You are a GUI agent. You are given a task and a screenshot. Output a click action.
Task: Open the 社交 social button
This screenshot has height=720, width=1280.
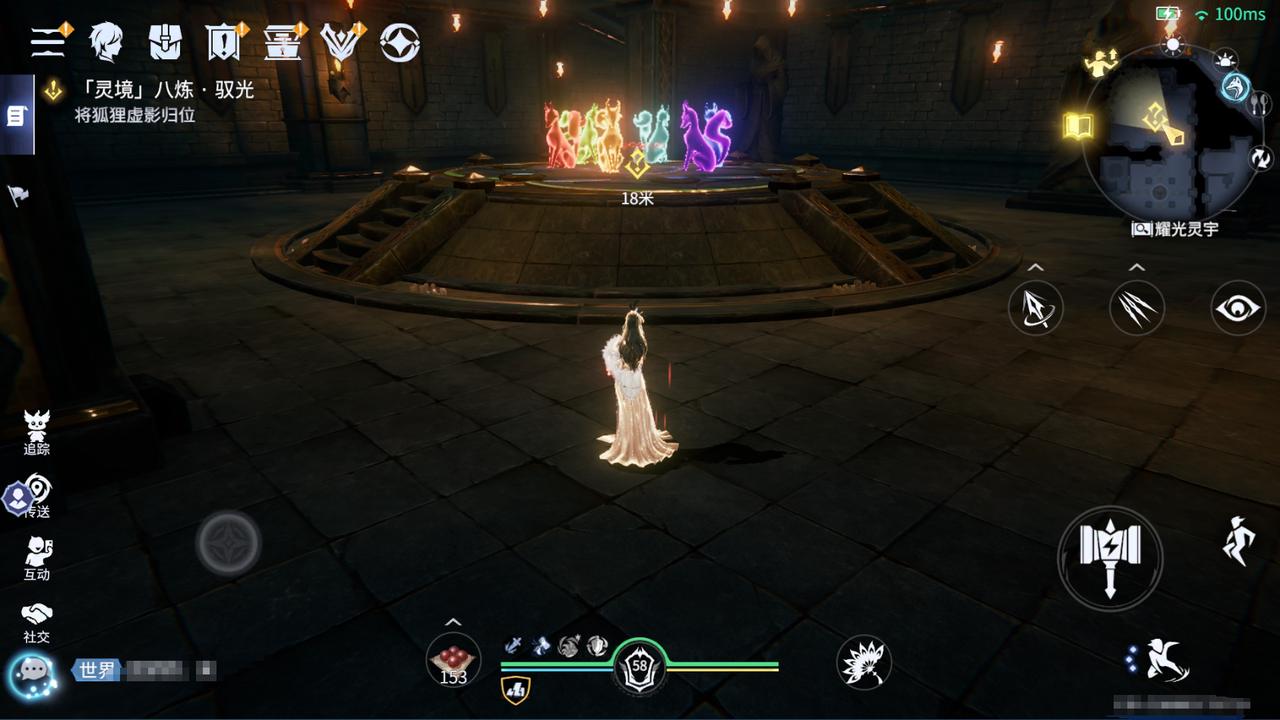click(37, 621)
